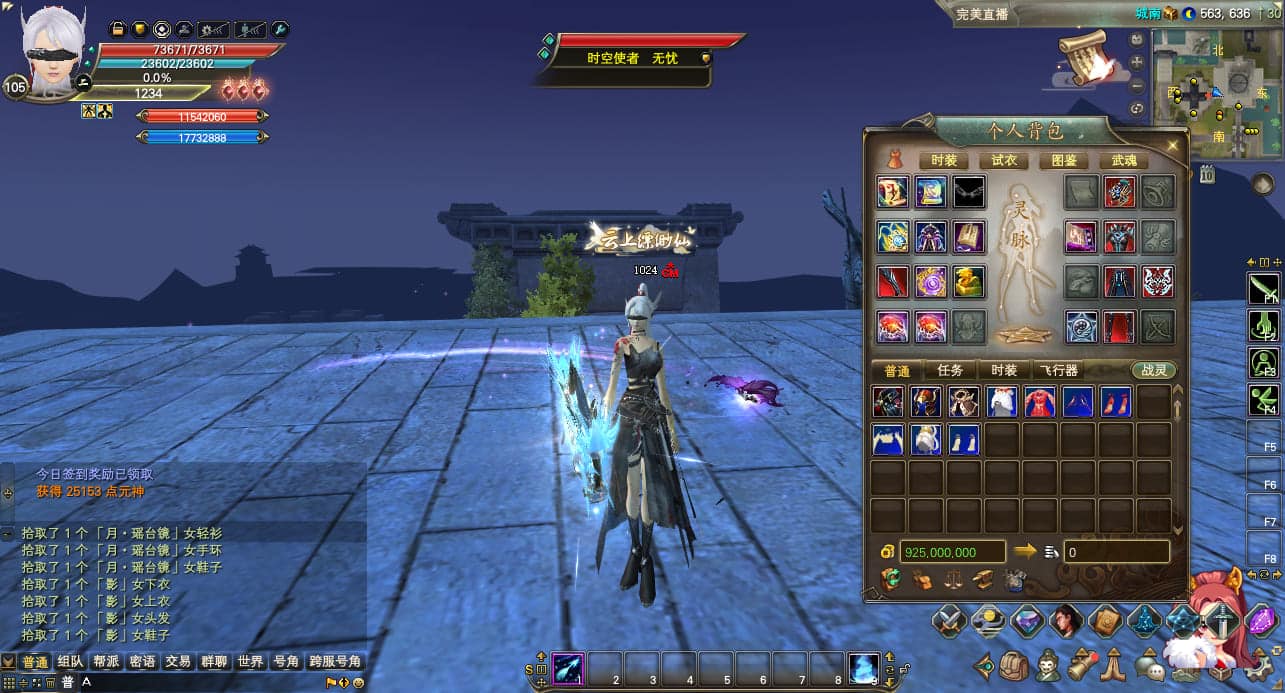Click the crossed swords icon
The height and width of the screenshot is (693, 1285).
click(x=948, y=622)
